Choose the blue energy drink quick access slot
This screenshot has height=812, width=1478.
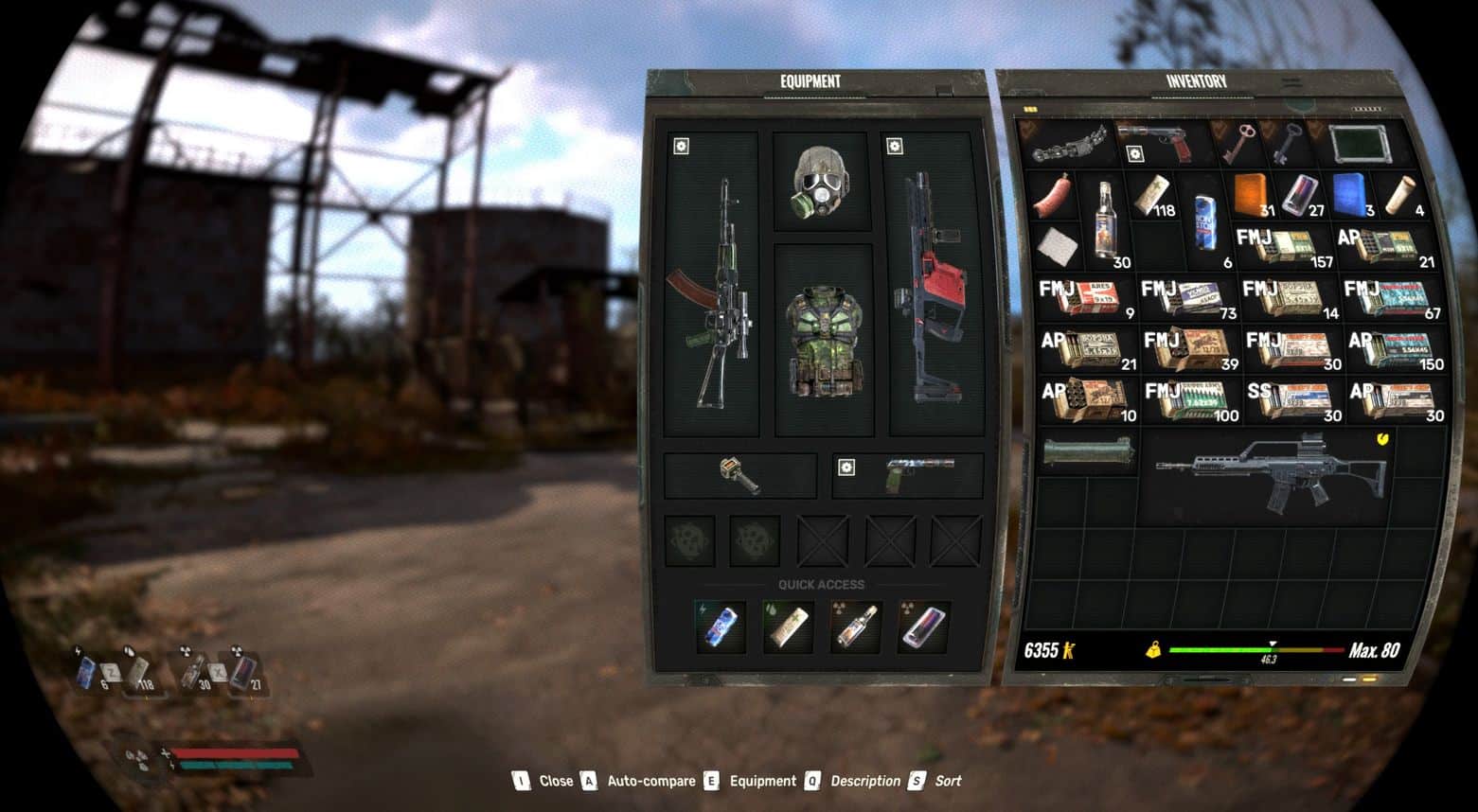point(721,627)
